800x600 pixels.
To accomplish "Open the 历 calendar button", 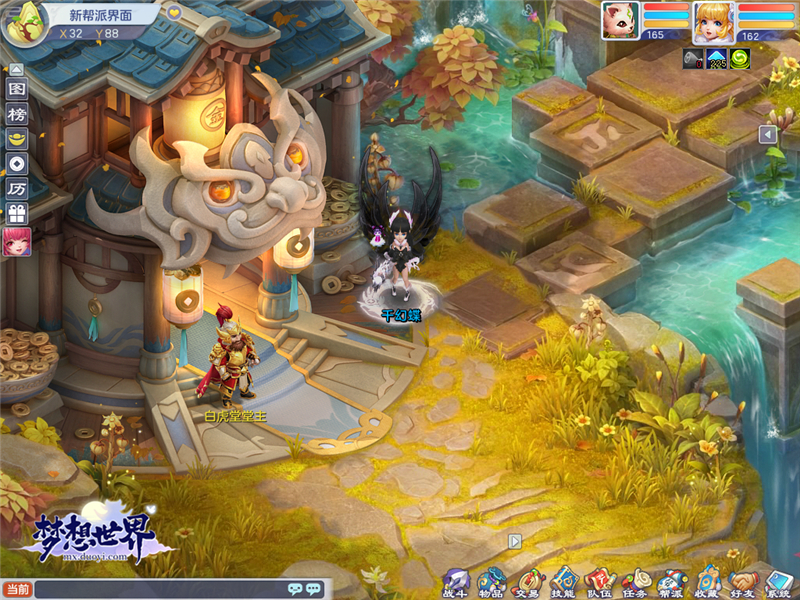I will 17,188.
